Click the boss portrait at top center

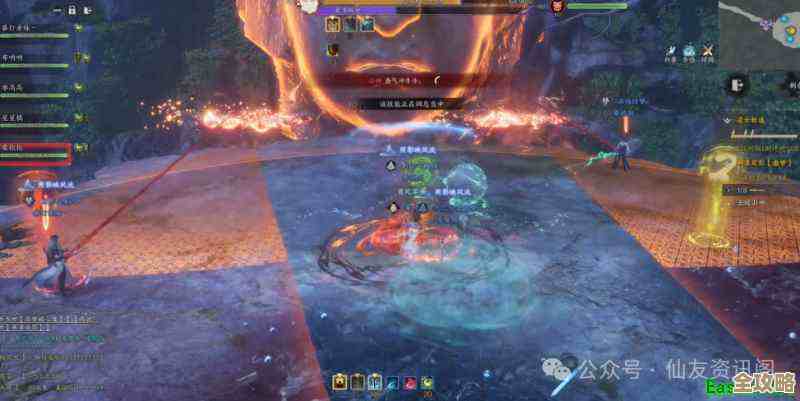coord(309,7)
